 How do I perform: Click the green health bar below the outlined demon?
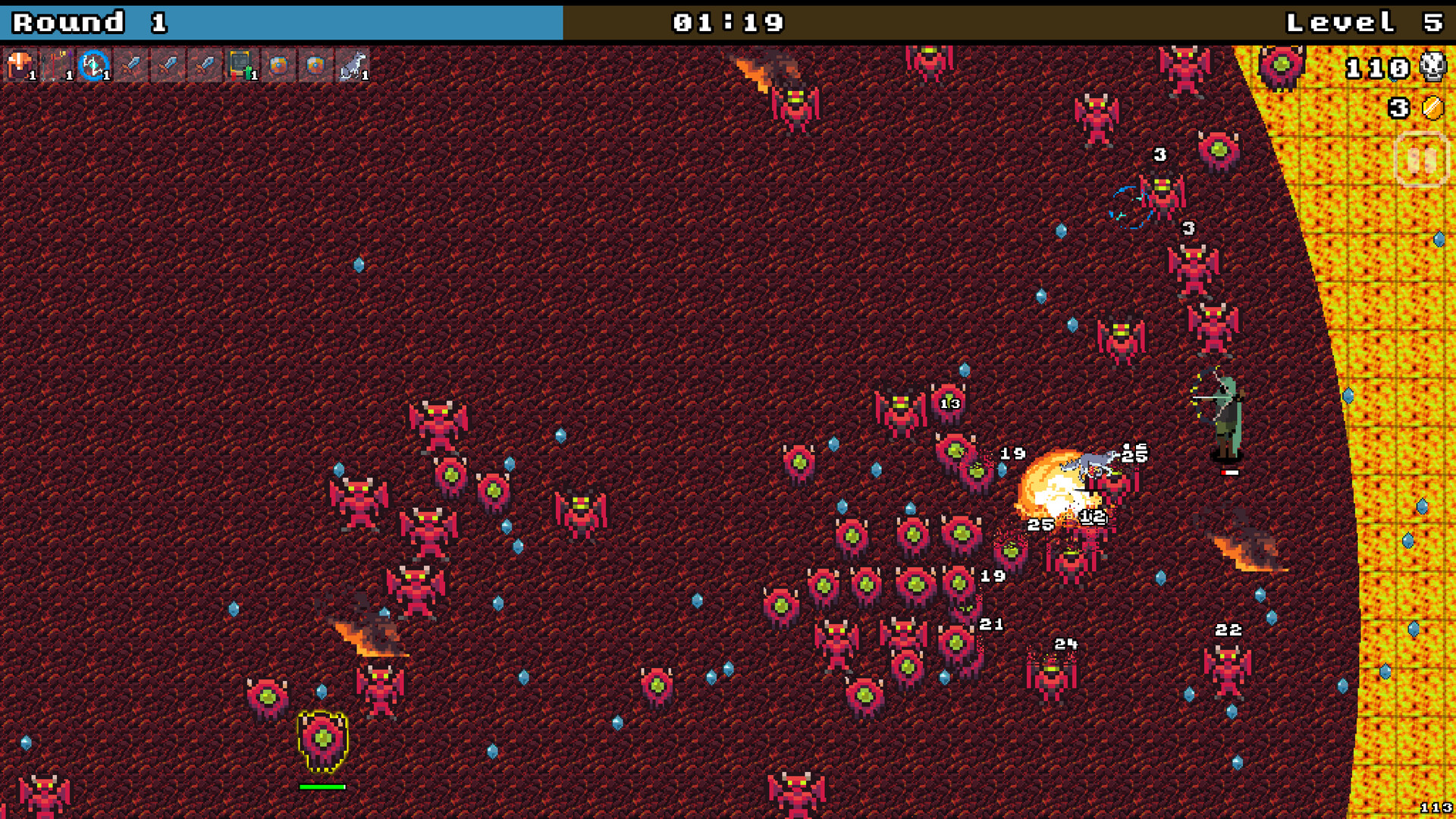coord(324,786)
